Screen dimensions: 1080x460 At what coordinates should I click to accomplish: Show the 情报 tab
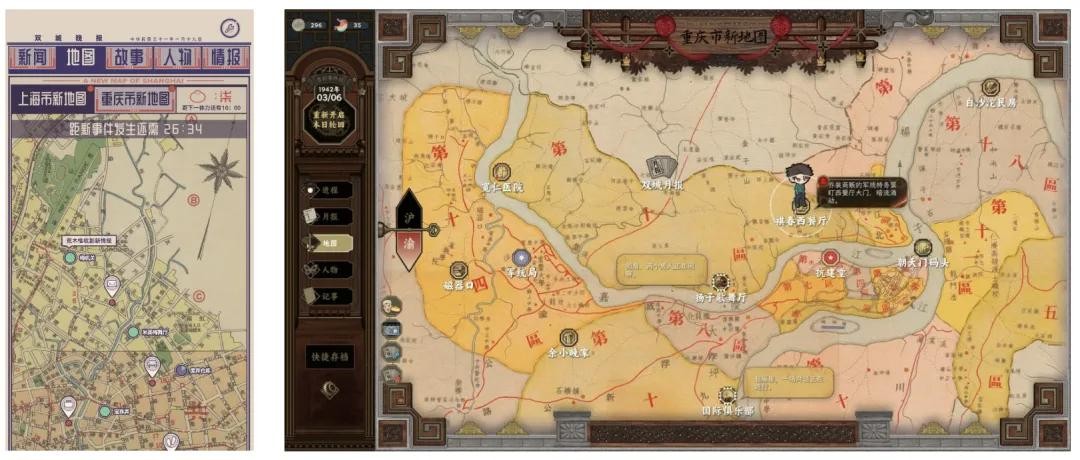tap(225, 57)
